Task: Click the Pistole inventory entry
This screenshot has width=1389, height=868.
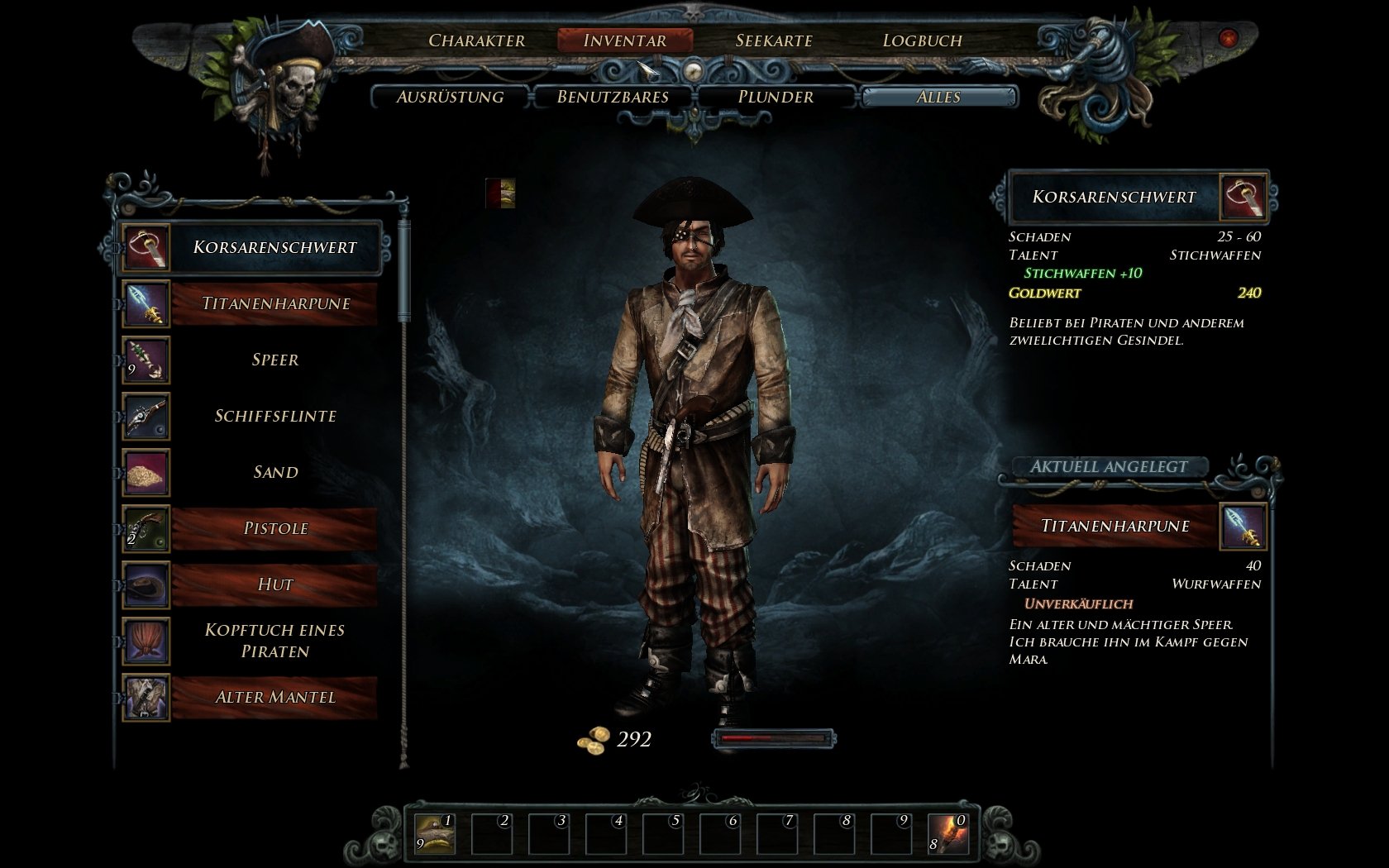Action: click(274, 528)
